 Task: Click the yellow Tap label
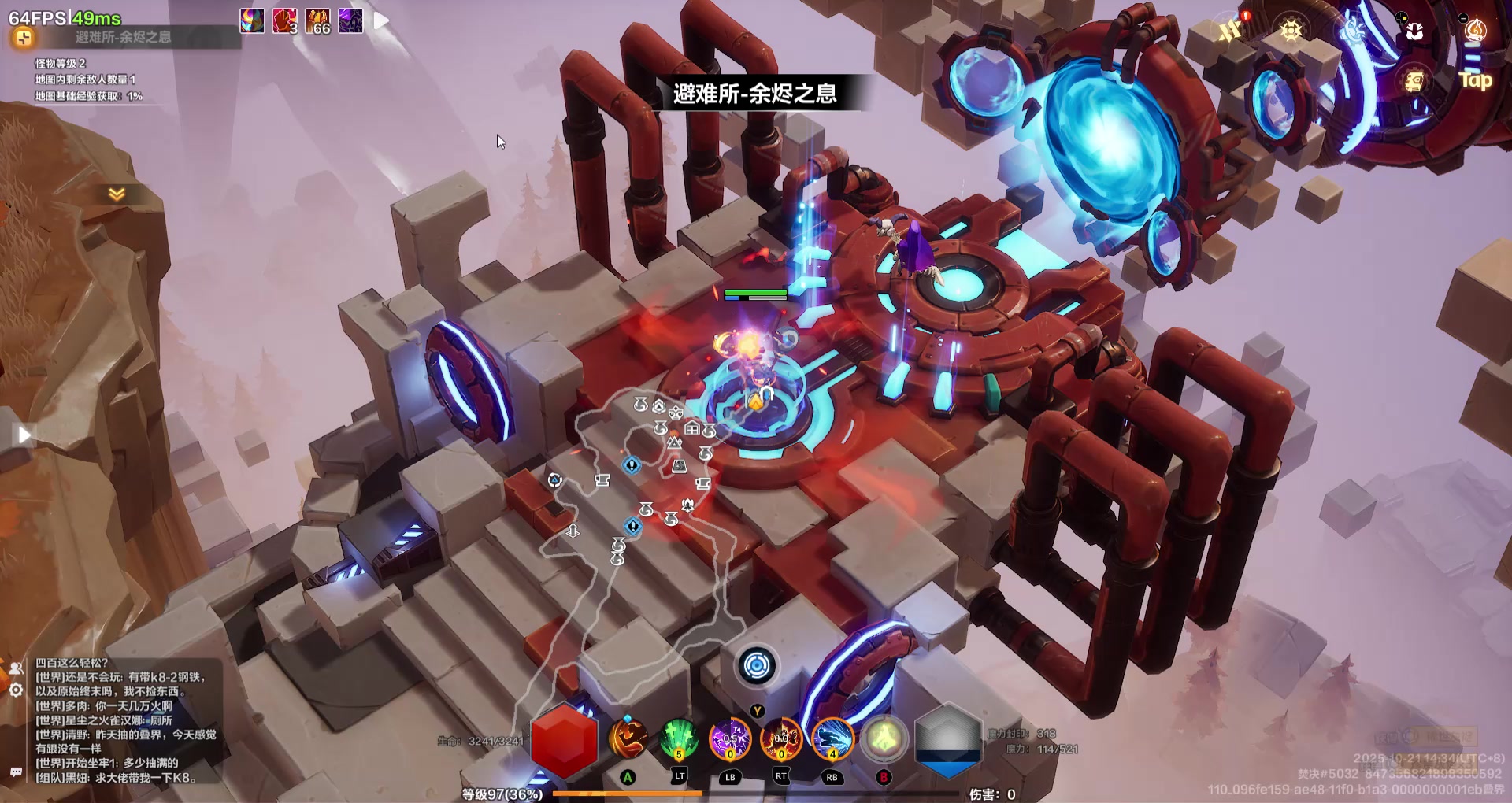tap(1475, 80)
